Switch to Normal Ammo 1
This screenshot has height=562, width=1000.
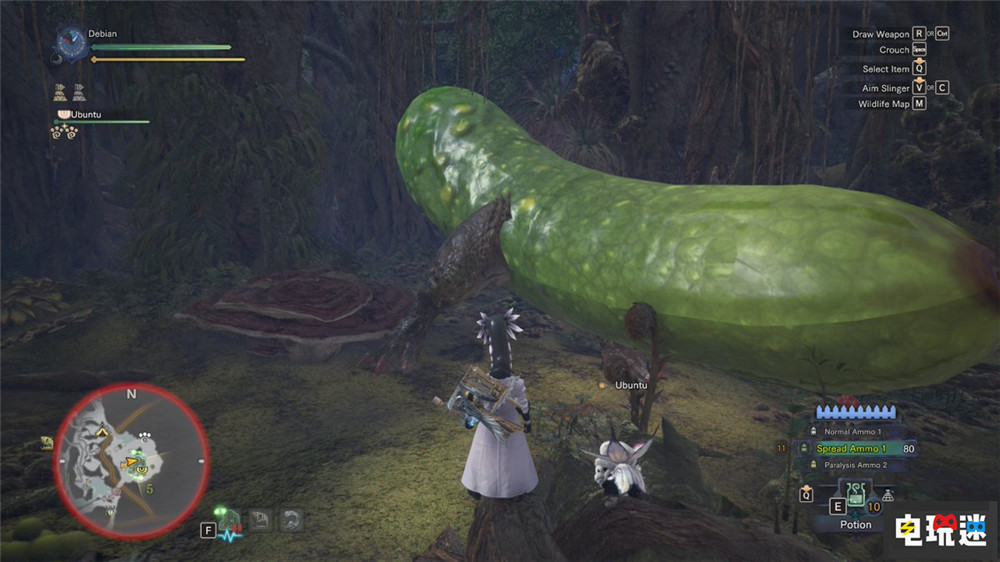coord(852,432)
